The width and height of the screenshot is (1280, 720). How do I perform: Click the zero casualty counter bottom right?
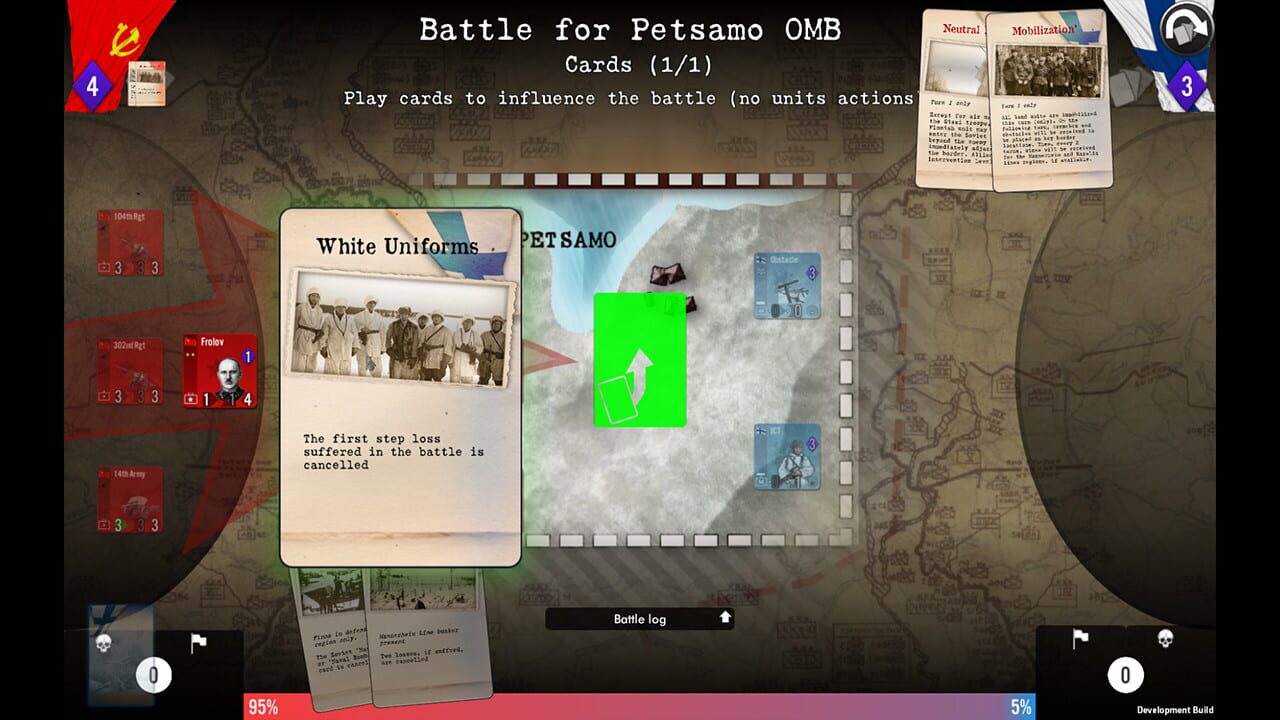1126,675
